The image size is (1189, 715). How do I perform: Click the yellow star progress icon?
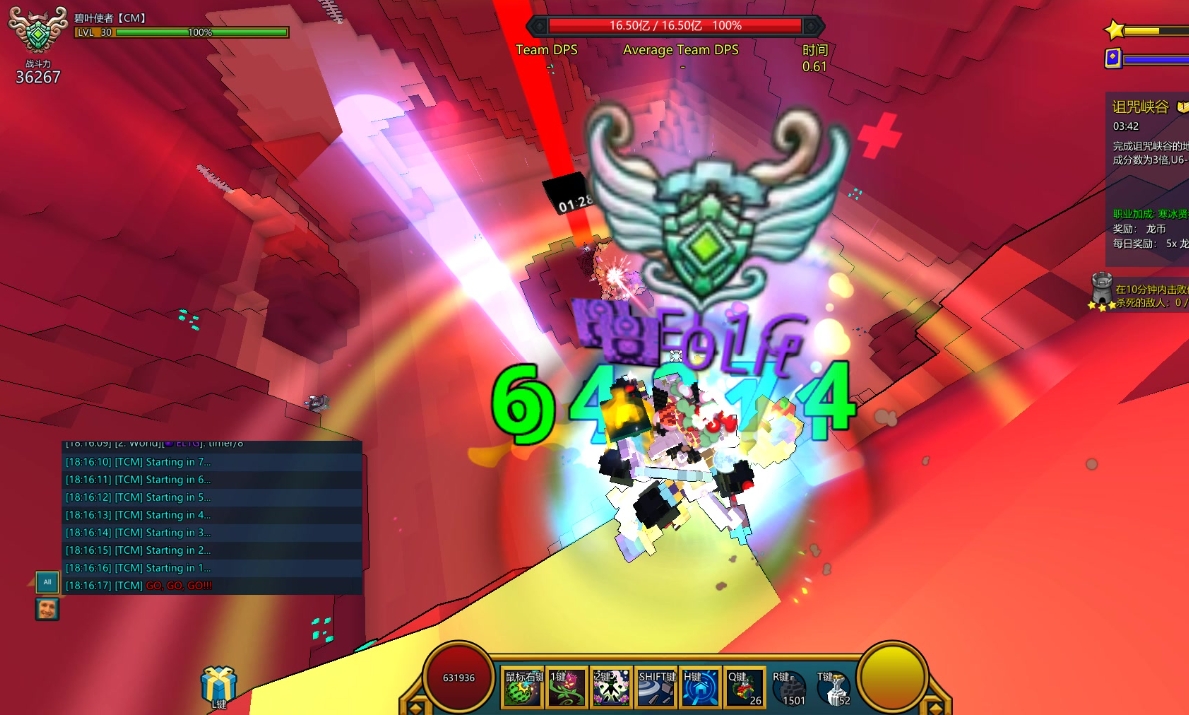pos(1113,30)
